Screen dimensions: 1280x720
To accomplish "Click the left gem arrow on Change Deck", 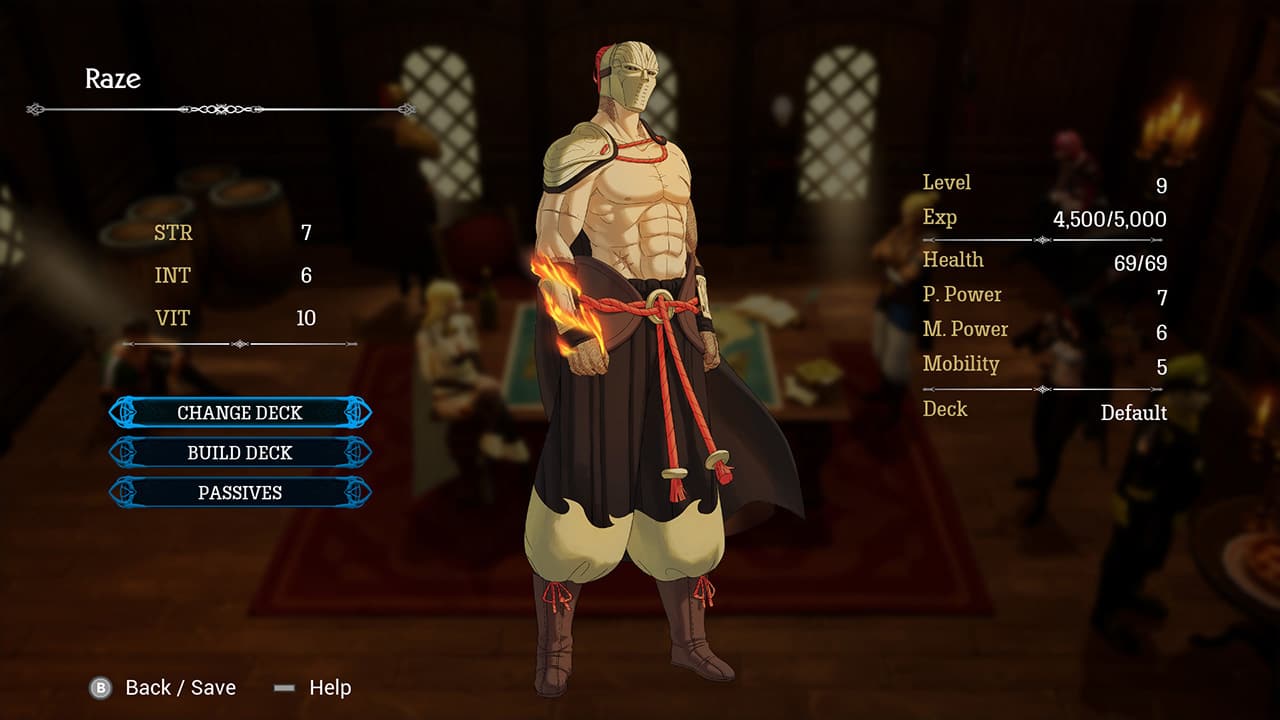I will 122,412.
